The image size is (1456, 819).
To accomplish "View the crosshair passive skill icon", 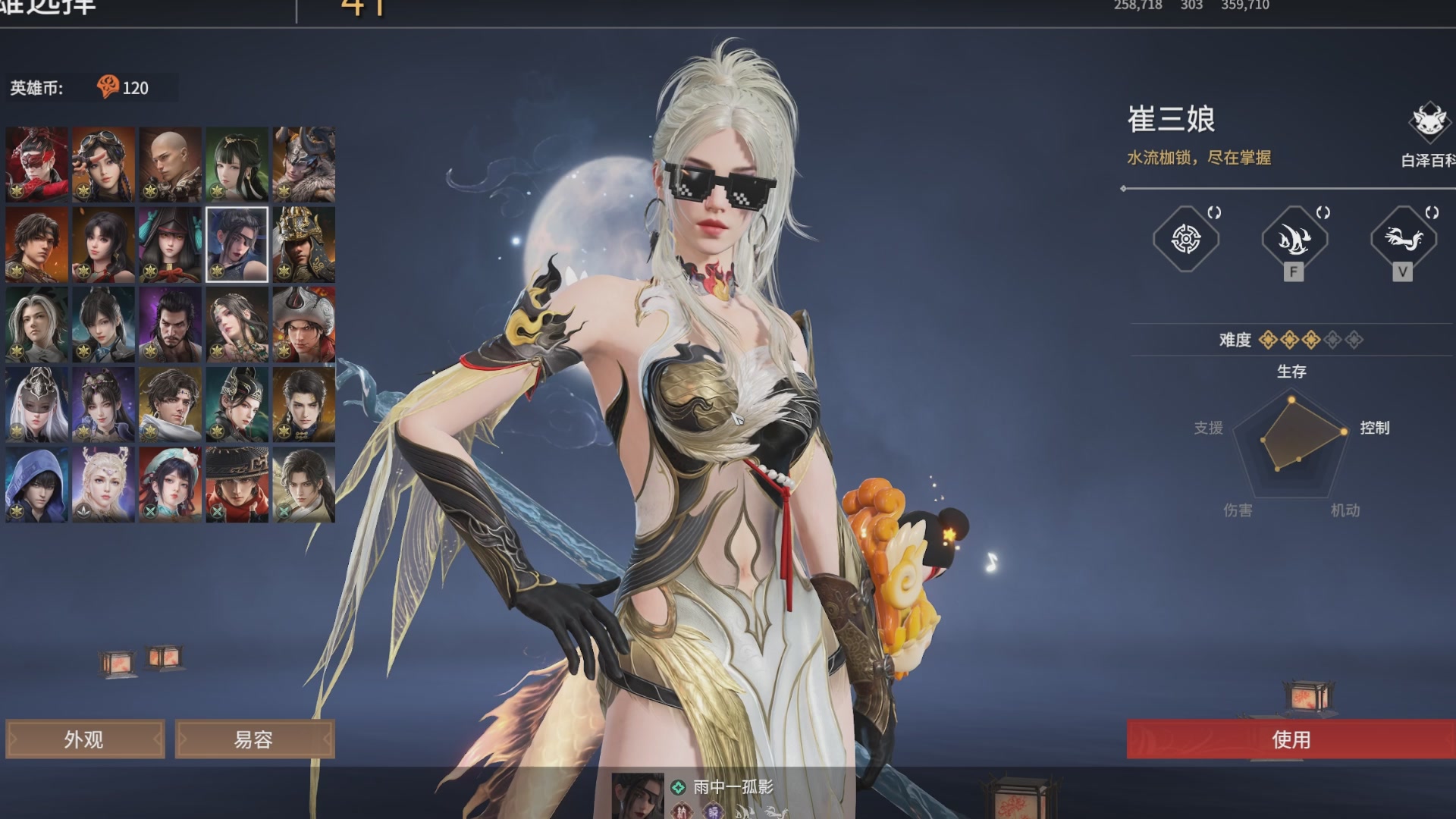I will 1185,240.
